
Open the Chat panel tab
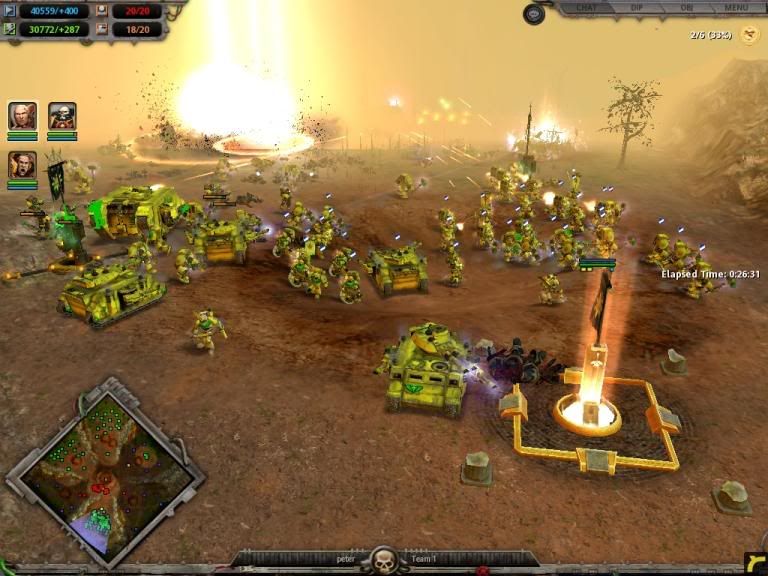[585, 8]
